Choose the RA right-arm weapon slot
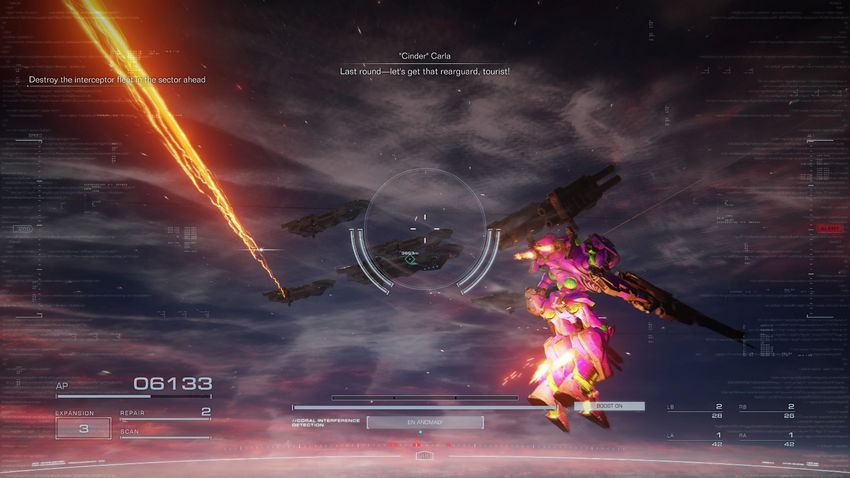The width and height of the screenshot is (850, 478). (777, 439)
